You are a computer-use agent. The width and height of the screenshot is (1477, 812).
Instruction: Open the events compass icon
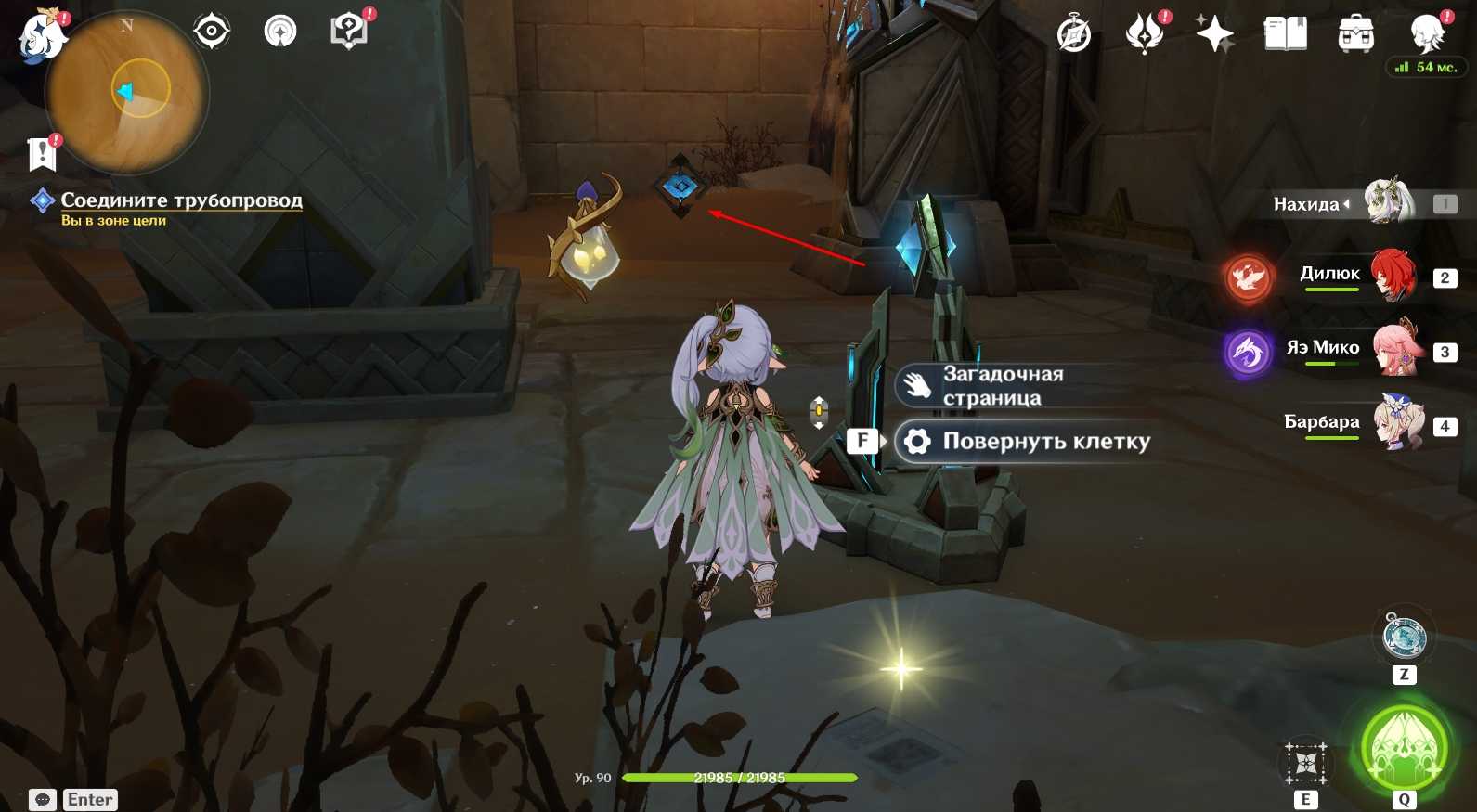[x=1074, y=35]
